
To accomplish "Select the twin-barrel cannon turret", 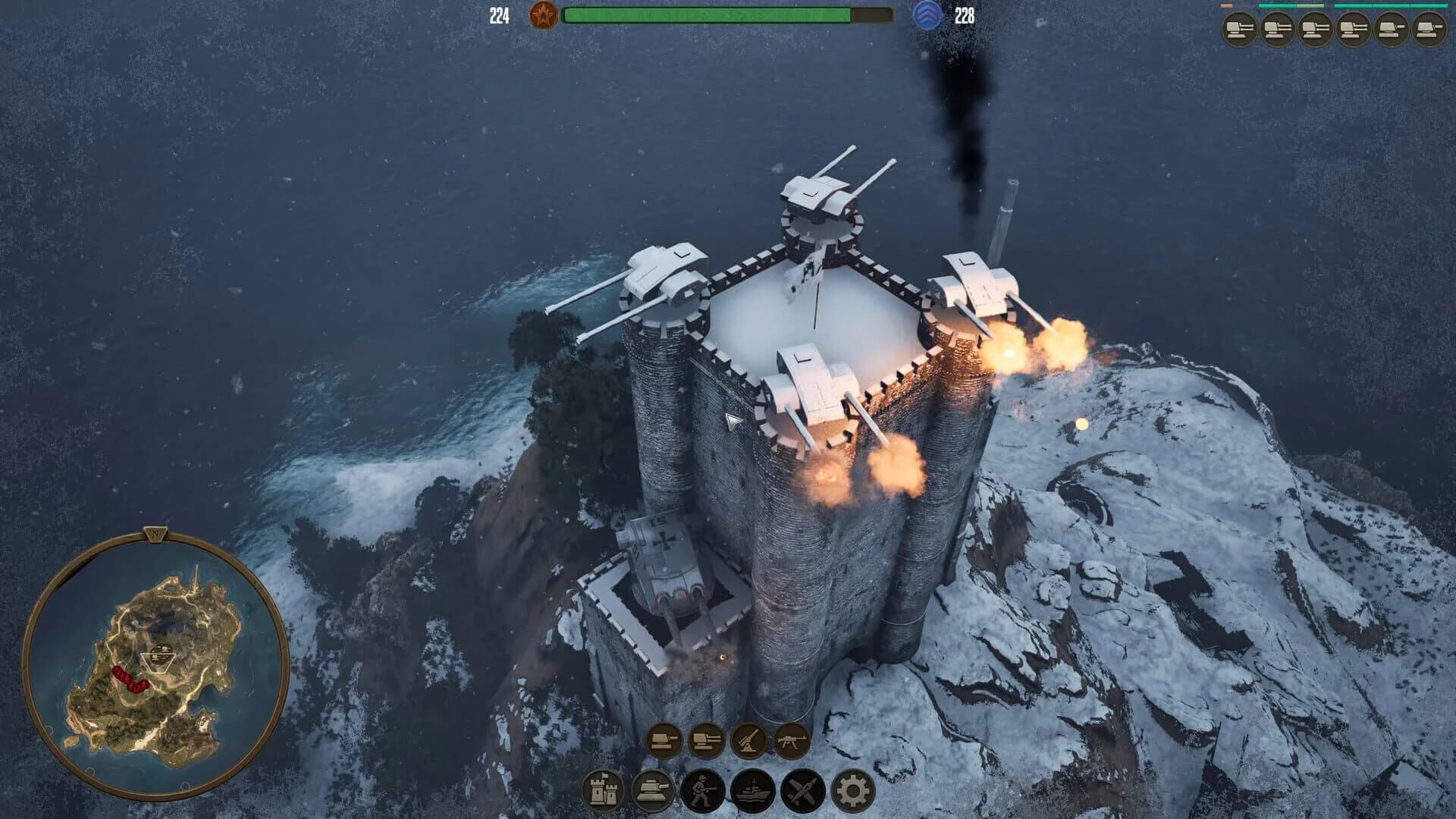I will point(708,742).
